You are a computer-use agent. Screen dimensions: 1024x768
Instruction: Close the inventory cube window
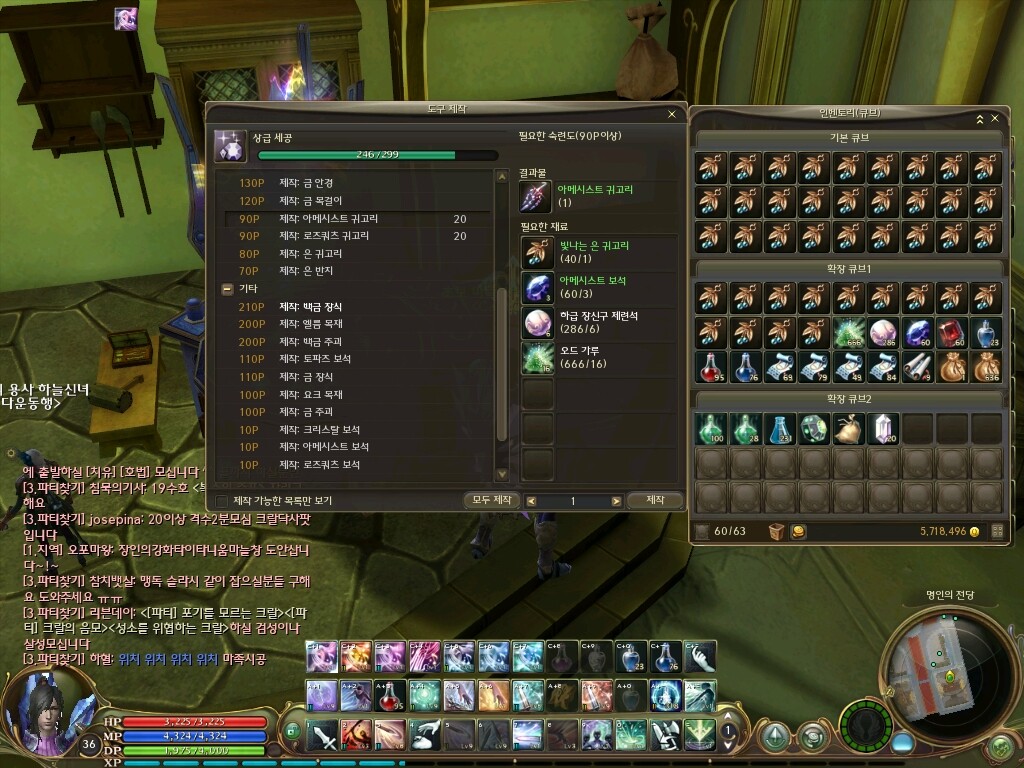994,118
